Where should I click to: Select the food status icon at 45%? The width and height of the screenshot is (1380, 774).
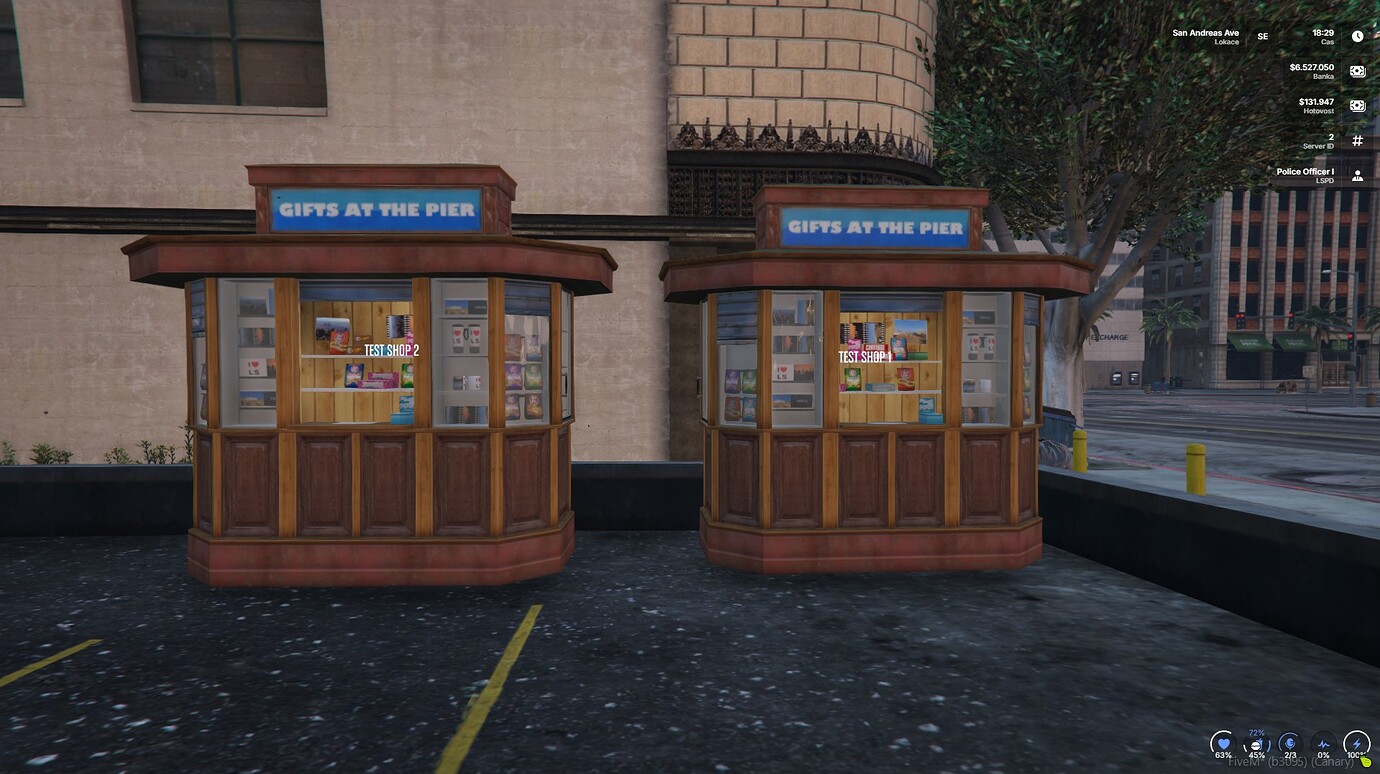click(x=1256, y=744)
